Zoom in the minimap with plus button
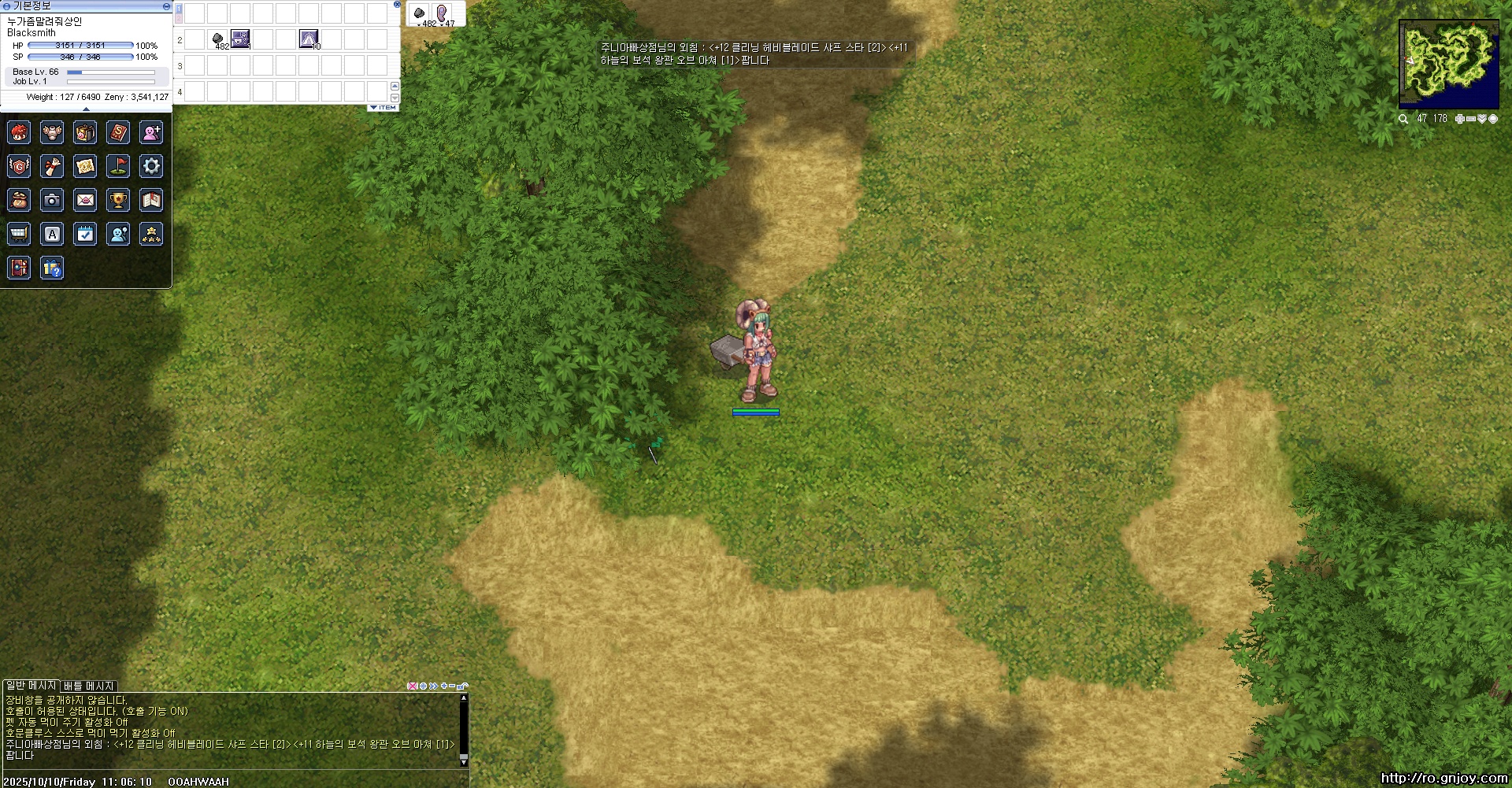This screenshot has height=788, width=1512. tap(1459, 119)
